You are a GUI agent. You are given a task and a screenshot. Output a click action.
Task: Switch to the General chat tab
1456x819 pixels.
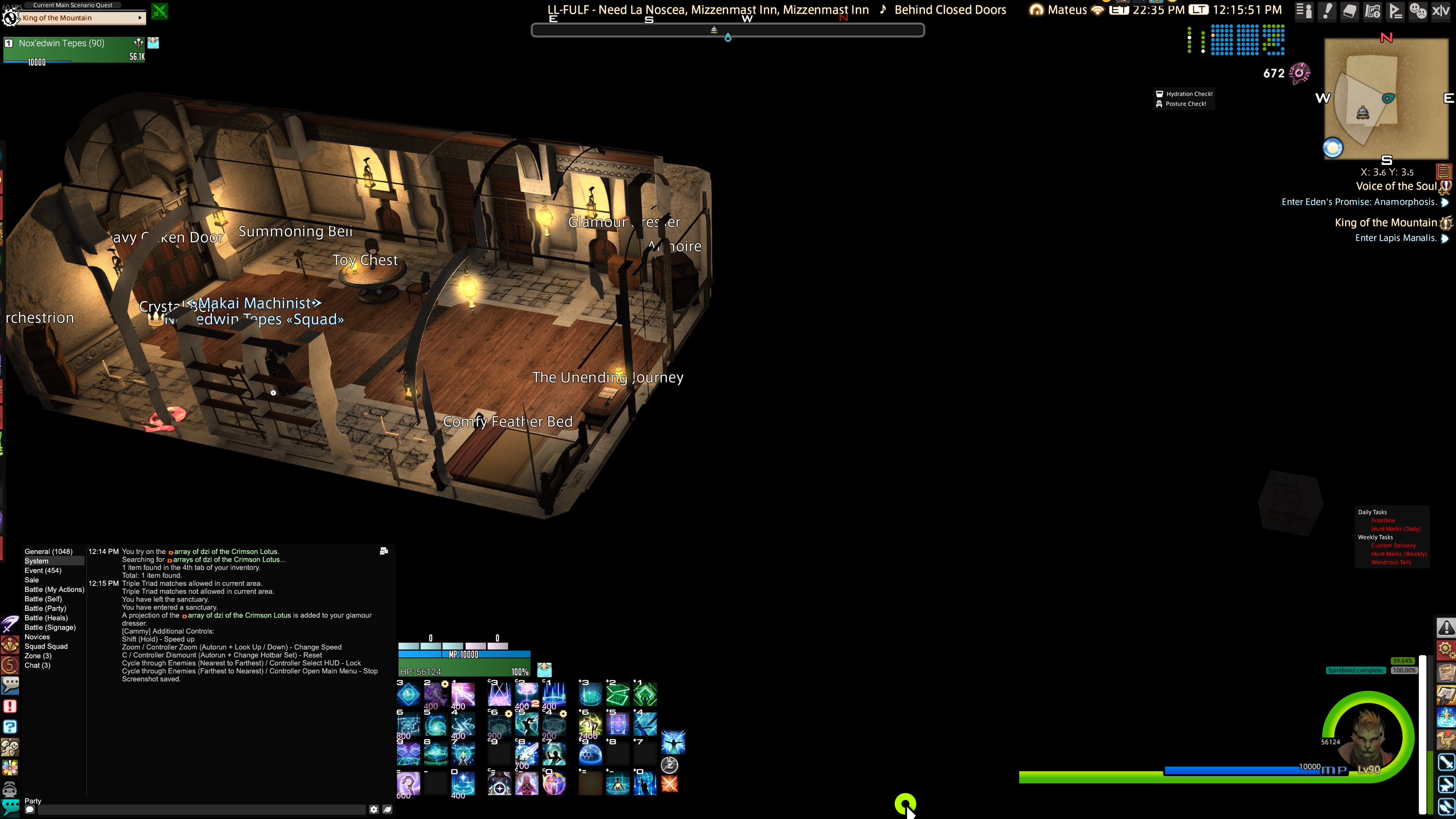click(48, 551)
